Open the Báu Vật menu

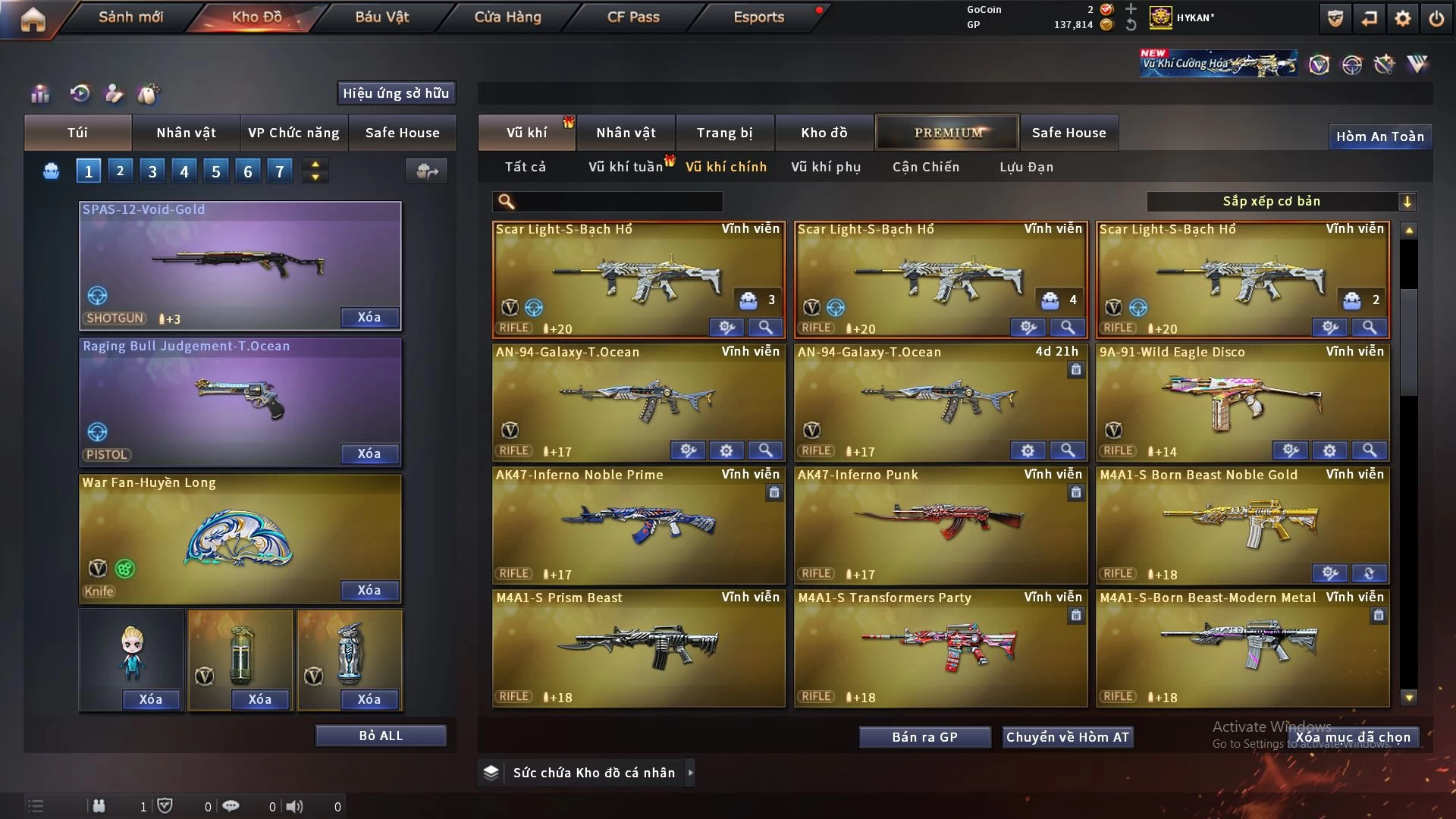pyautogui.click(x=381, y=17)
